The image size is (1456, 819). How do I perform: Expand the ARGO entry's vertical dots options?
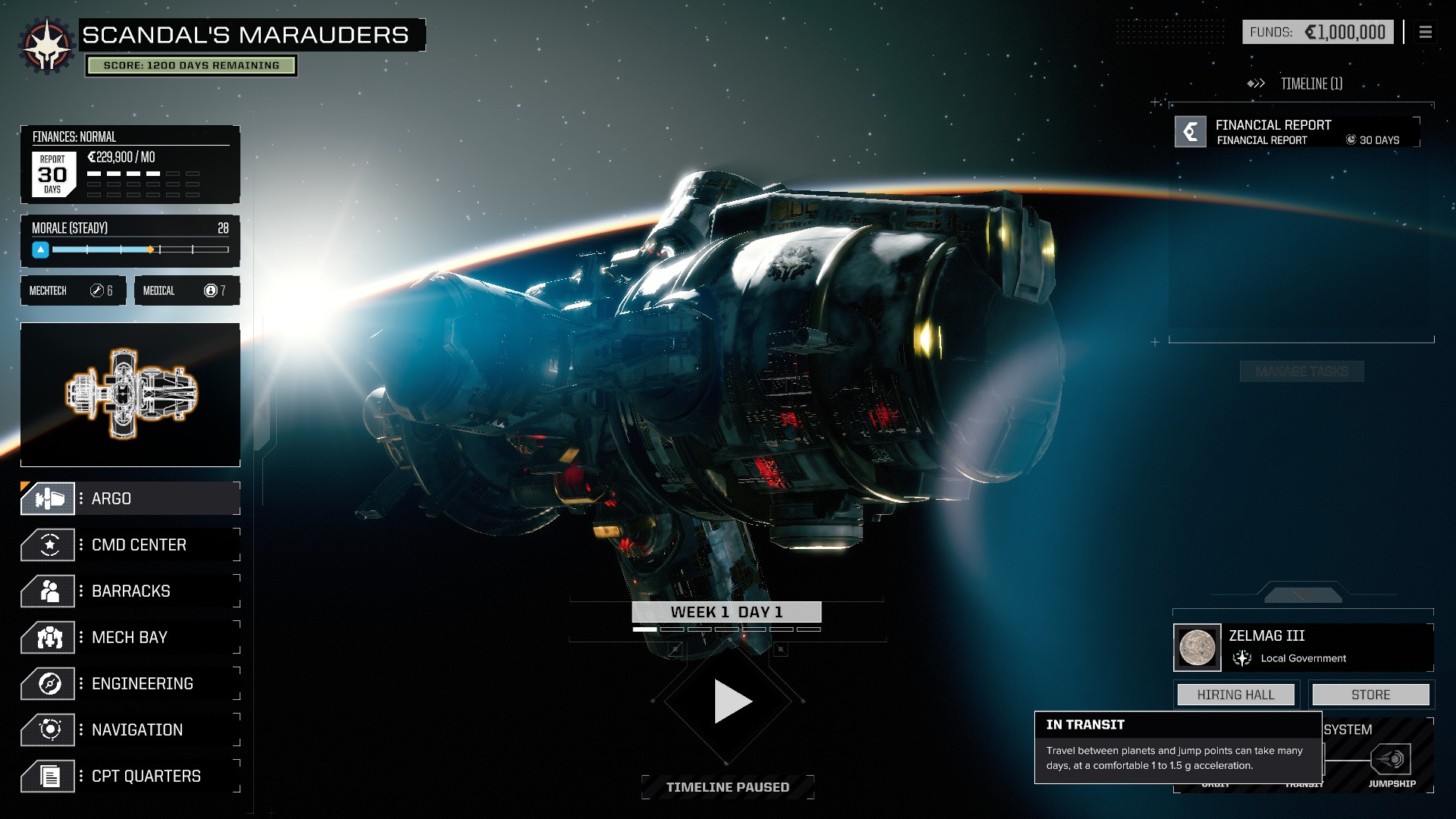(x=82, y=498)
